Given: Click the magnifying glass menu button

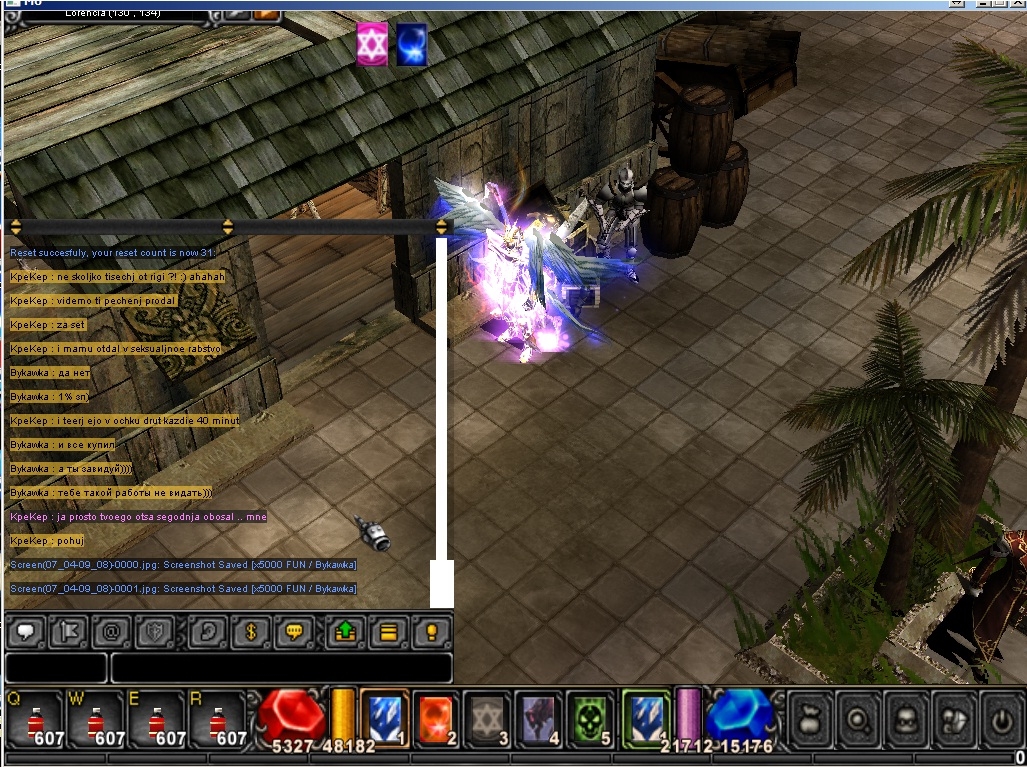Looking at the screenshot, I should 859,717.
